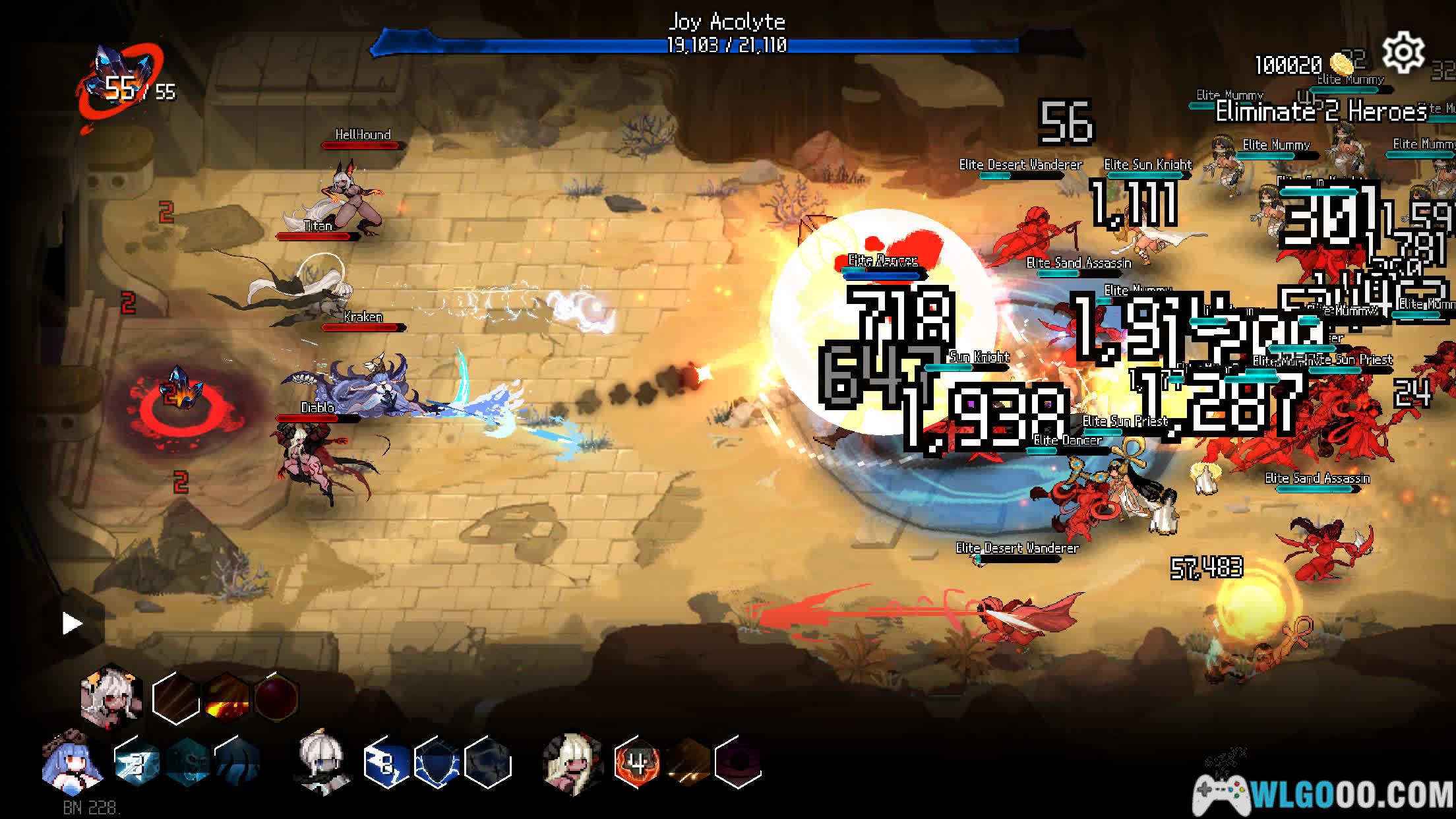Viewport: 1456px width, 819px height.
Task: Click the gold coin currency icon
Action: coord(1342,64)
